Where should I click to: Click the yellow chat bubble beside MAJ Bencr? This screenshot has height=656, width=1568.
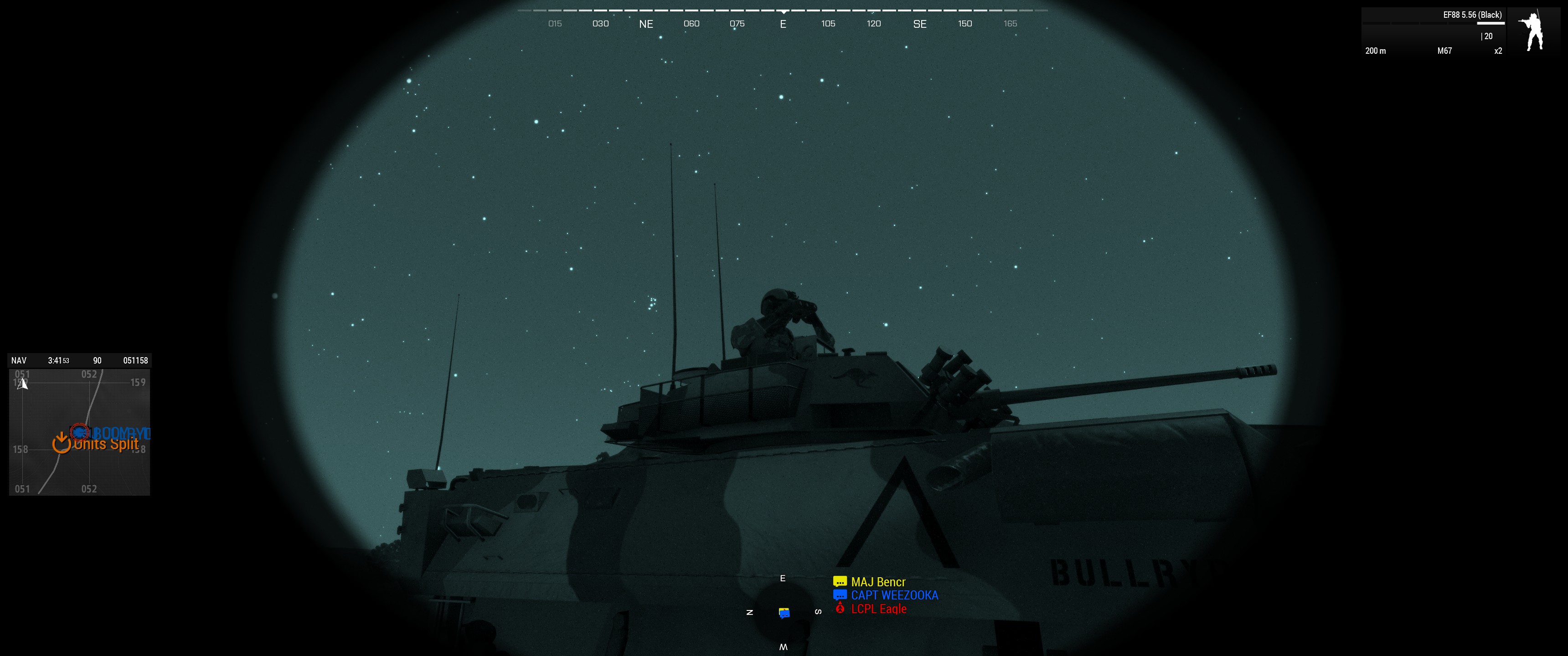[840, 582]
